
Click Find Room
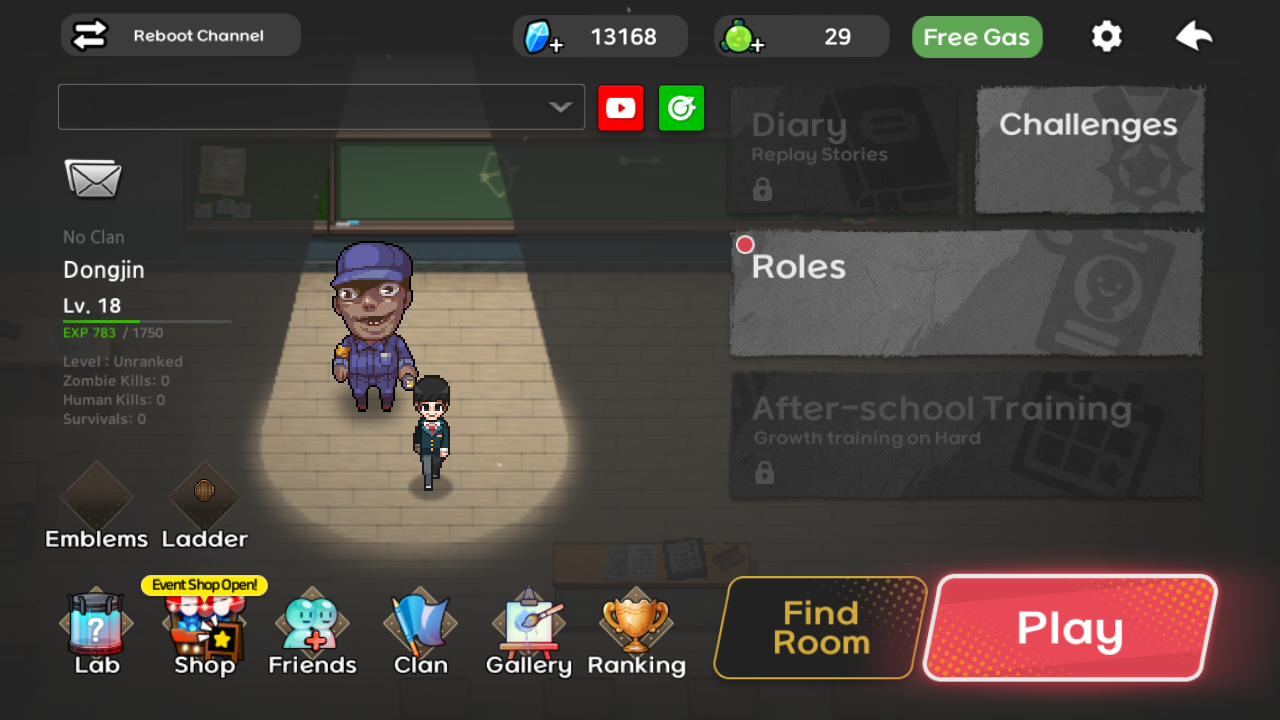coord(818,628)
